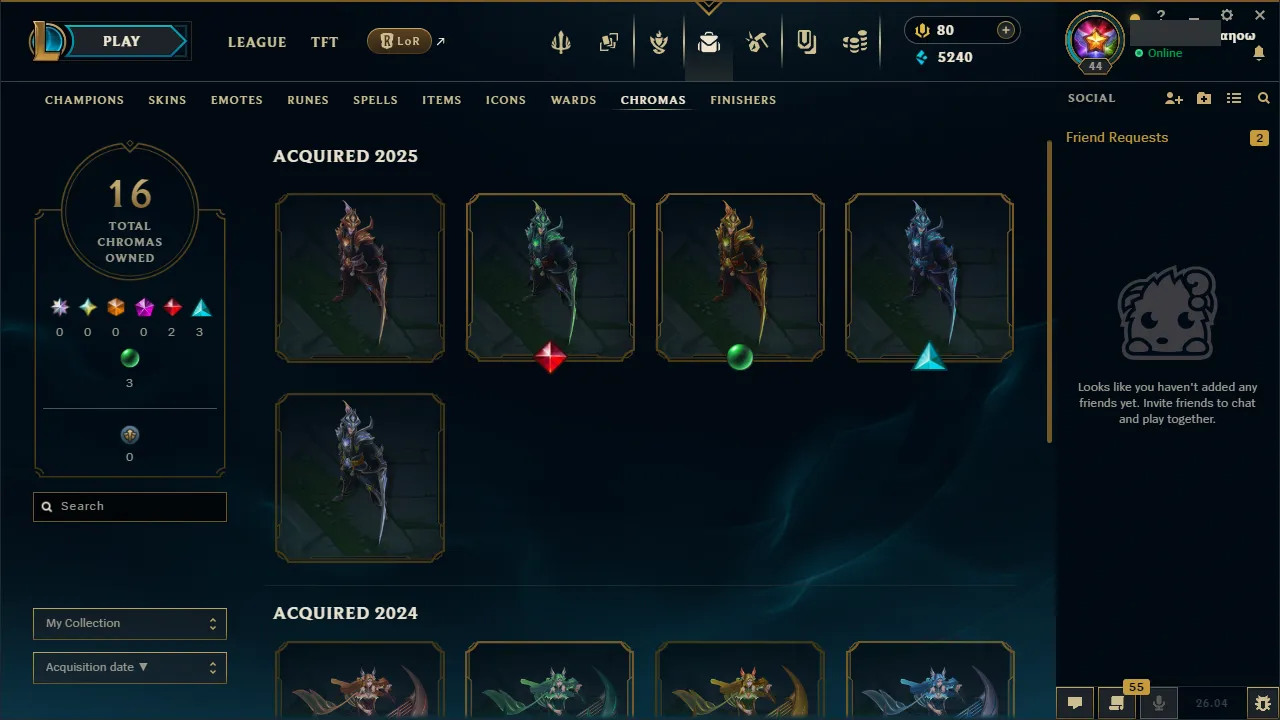
Task: Open the Acquisition date sort dropdown
Action: (129, 667)
